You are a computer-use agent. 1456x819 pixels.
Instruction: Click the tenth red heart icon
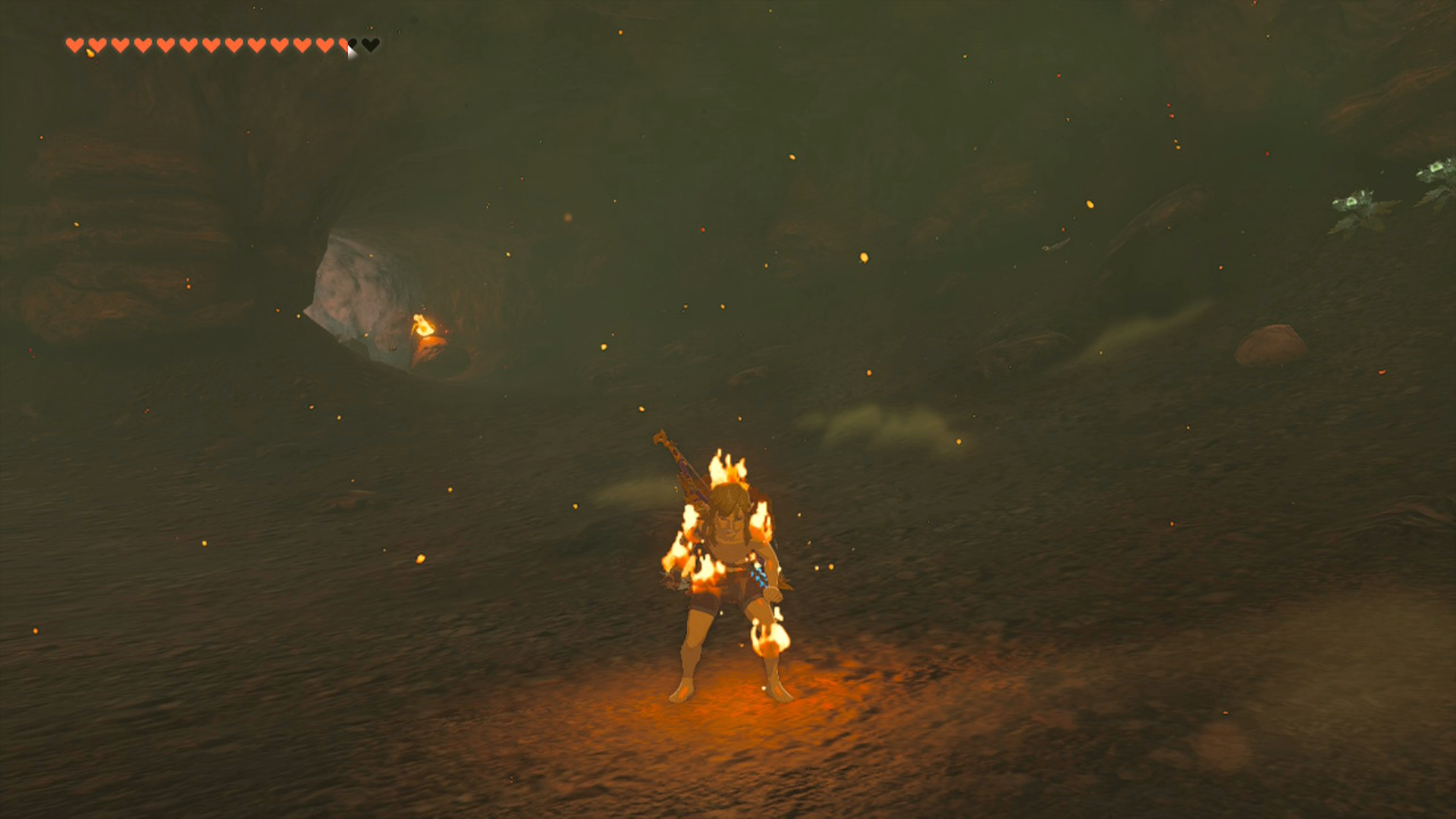[x=278, y=45]
